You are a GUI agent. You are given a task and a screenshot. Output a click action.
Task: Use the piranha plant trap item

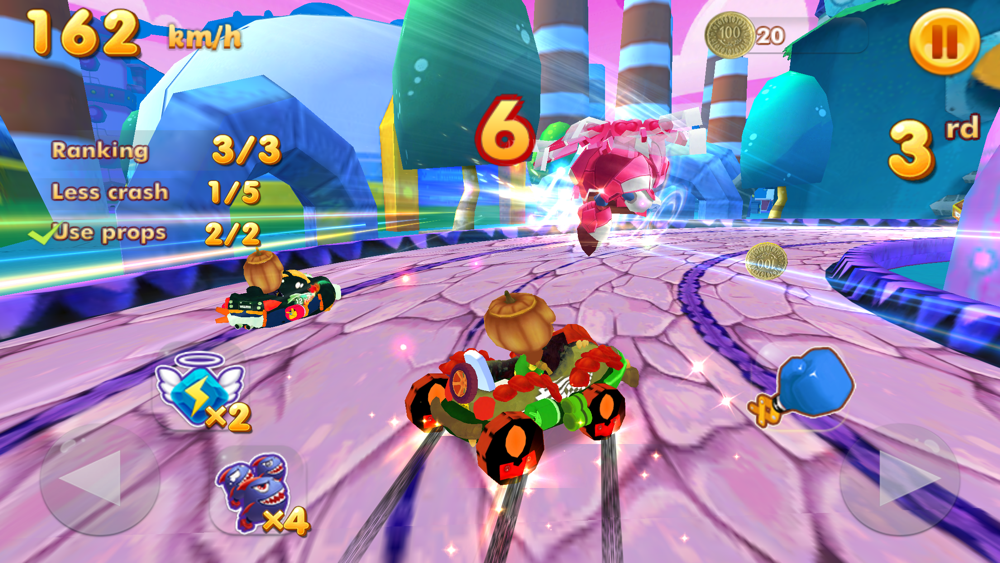[x=257, y=492]
